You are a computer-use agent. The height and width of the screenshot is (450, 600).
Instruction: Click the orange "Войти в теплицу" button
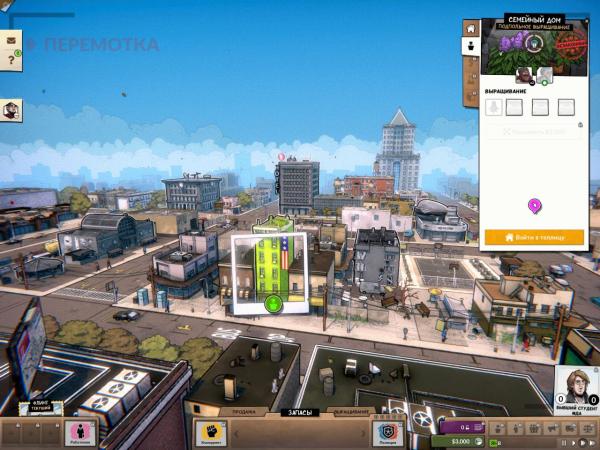(533, 237)
